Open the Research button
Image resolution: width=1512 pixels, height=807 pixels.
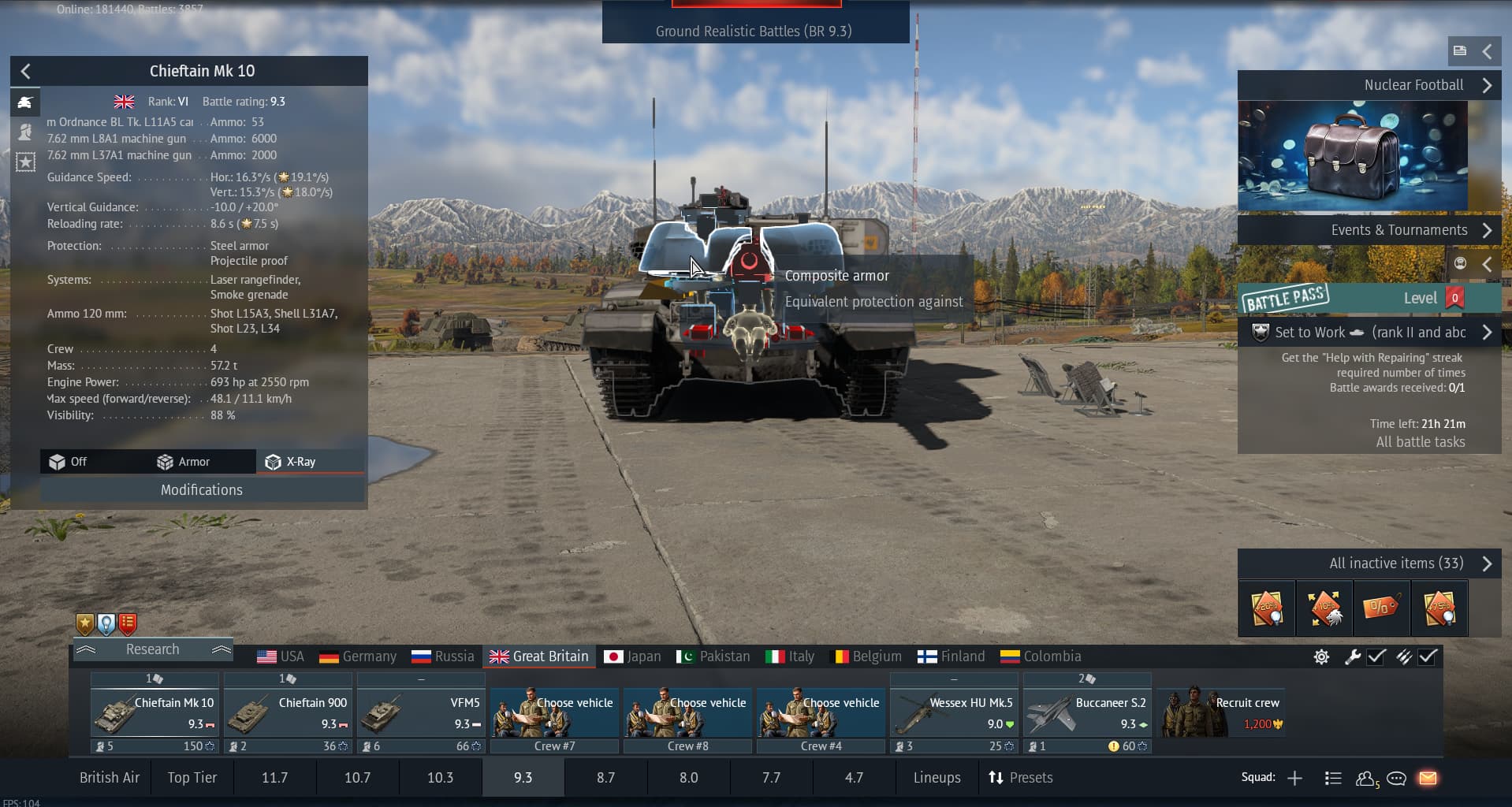[153, 649]
